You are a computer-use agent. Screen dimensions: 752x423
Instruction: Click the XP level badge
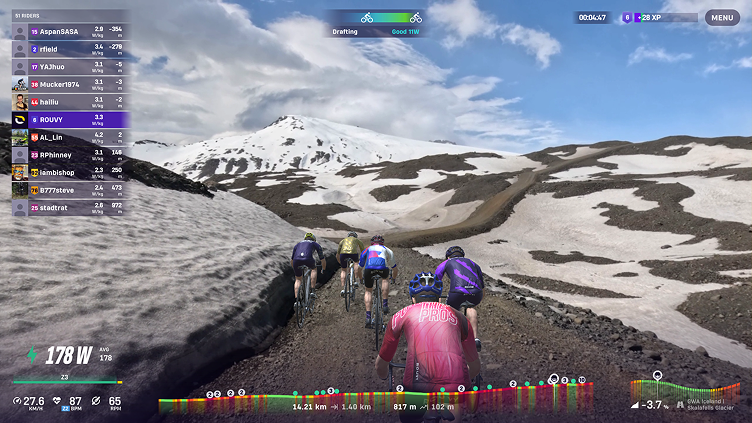[627, 17]
